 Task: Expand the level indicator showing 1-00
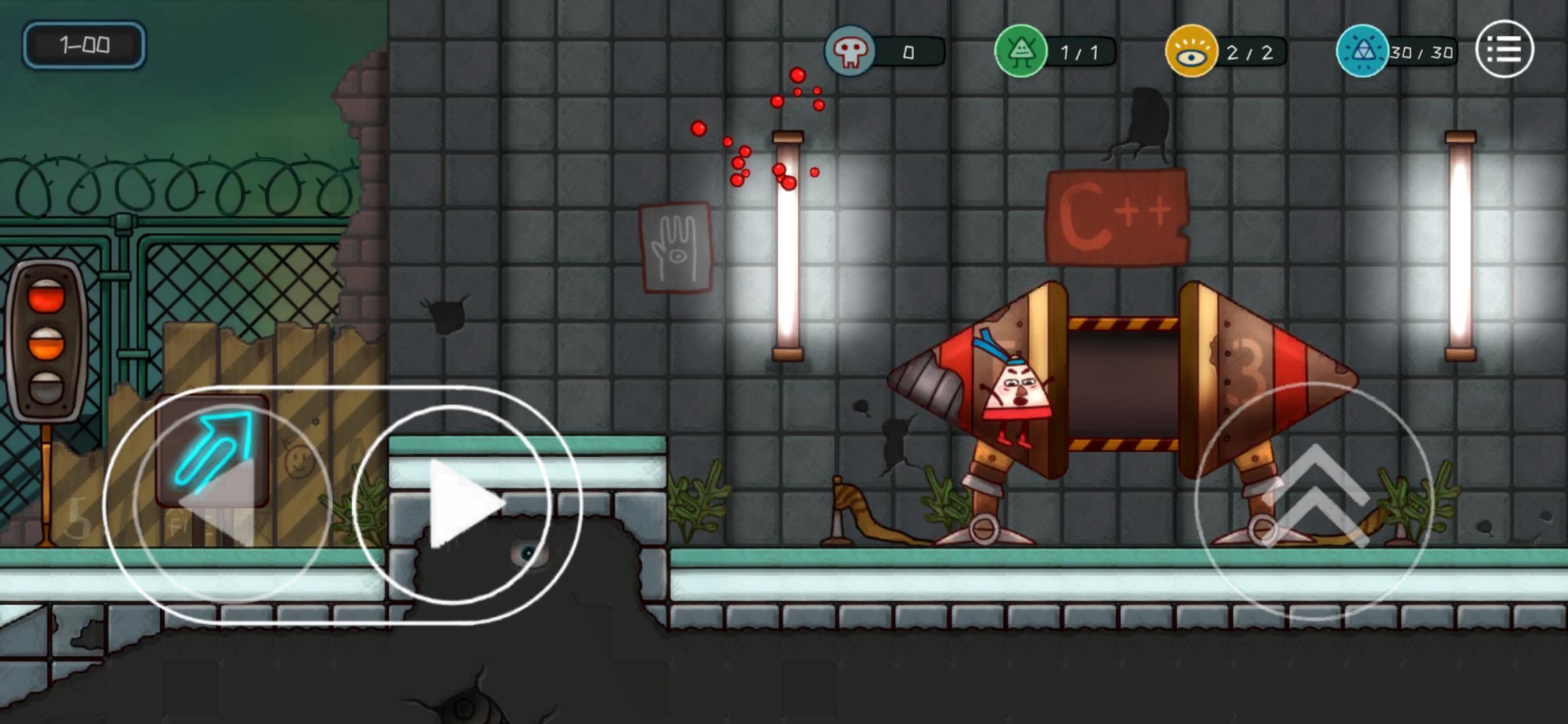tap(85, 45)
